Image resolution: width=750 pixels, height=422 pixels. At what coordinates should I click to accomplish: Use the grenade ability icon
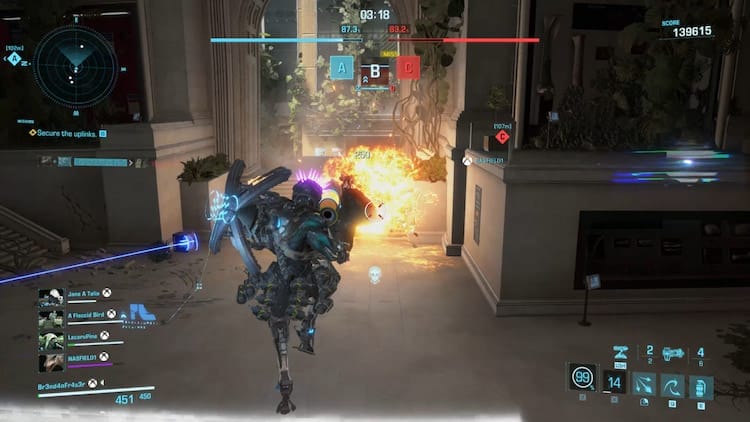[700, 383]
